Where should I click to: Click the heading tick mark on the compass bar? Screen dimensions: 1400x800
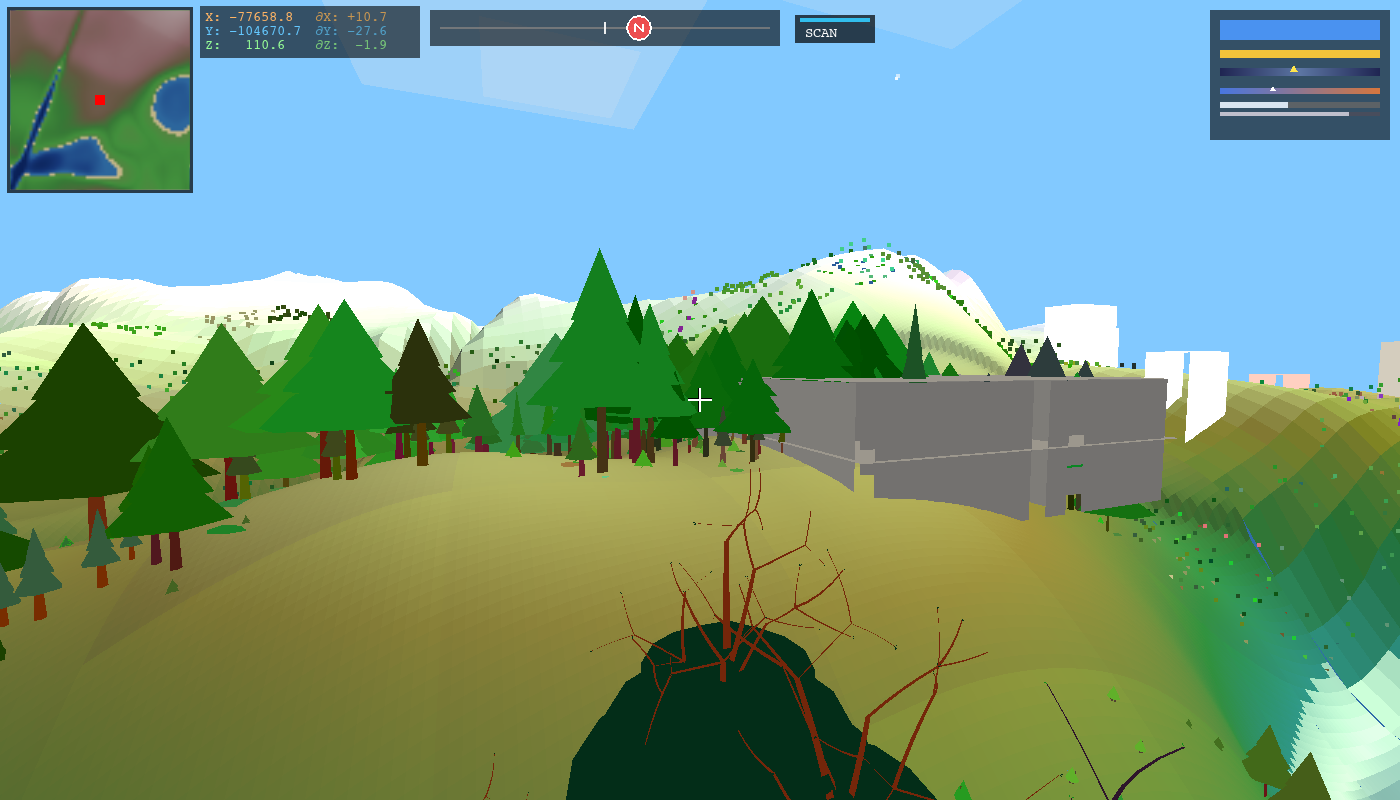(x=605, y=28)
